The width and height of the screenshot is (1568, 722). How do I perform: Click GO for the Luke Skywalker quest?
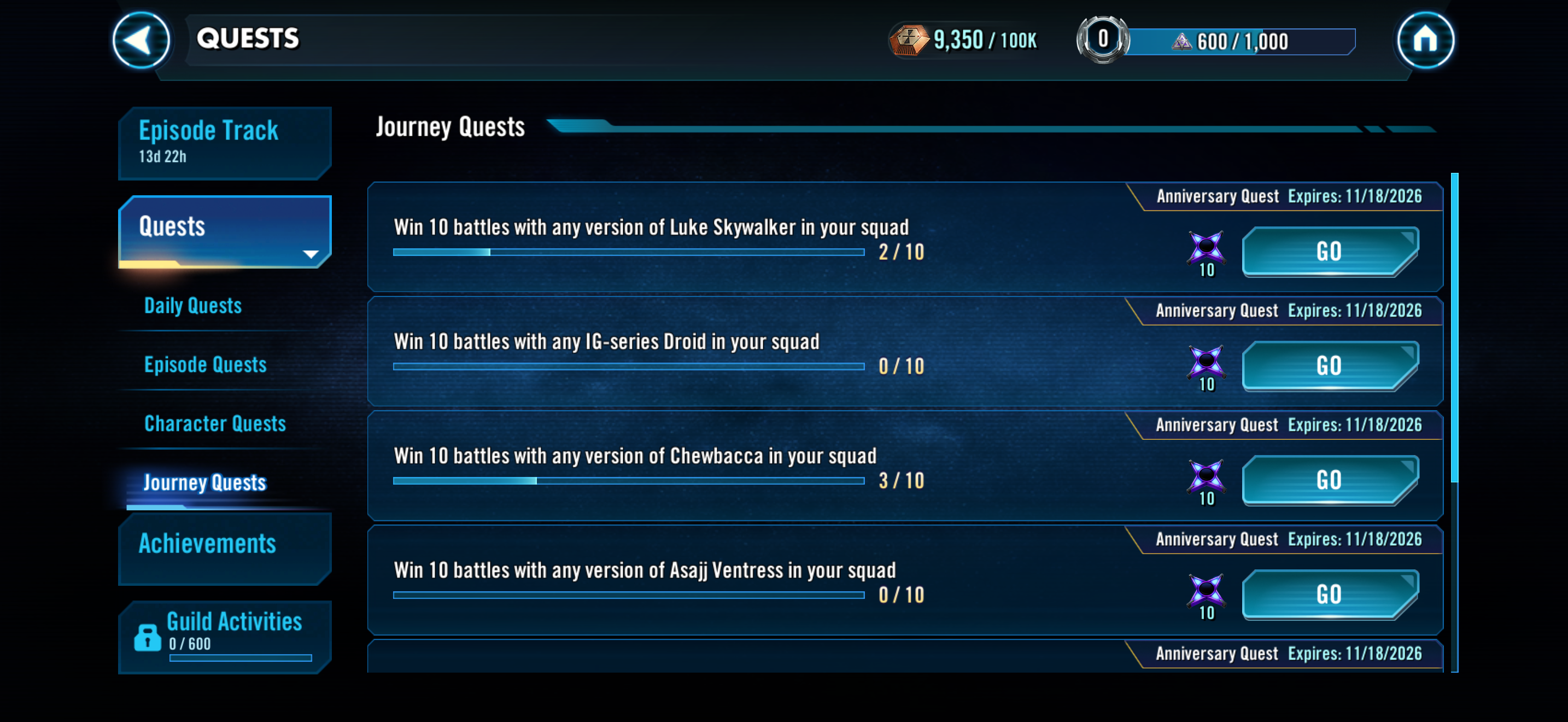[1330, 252]
